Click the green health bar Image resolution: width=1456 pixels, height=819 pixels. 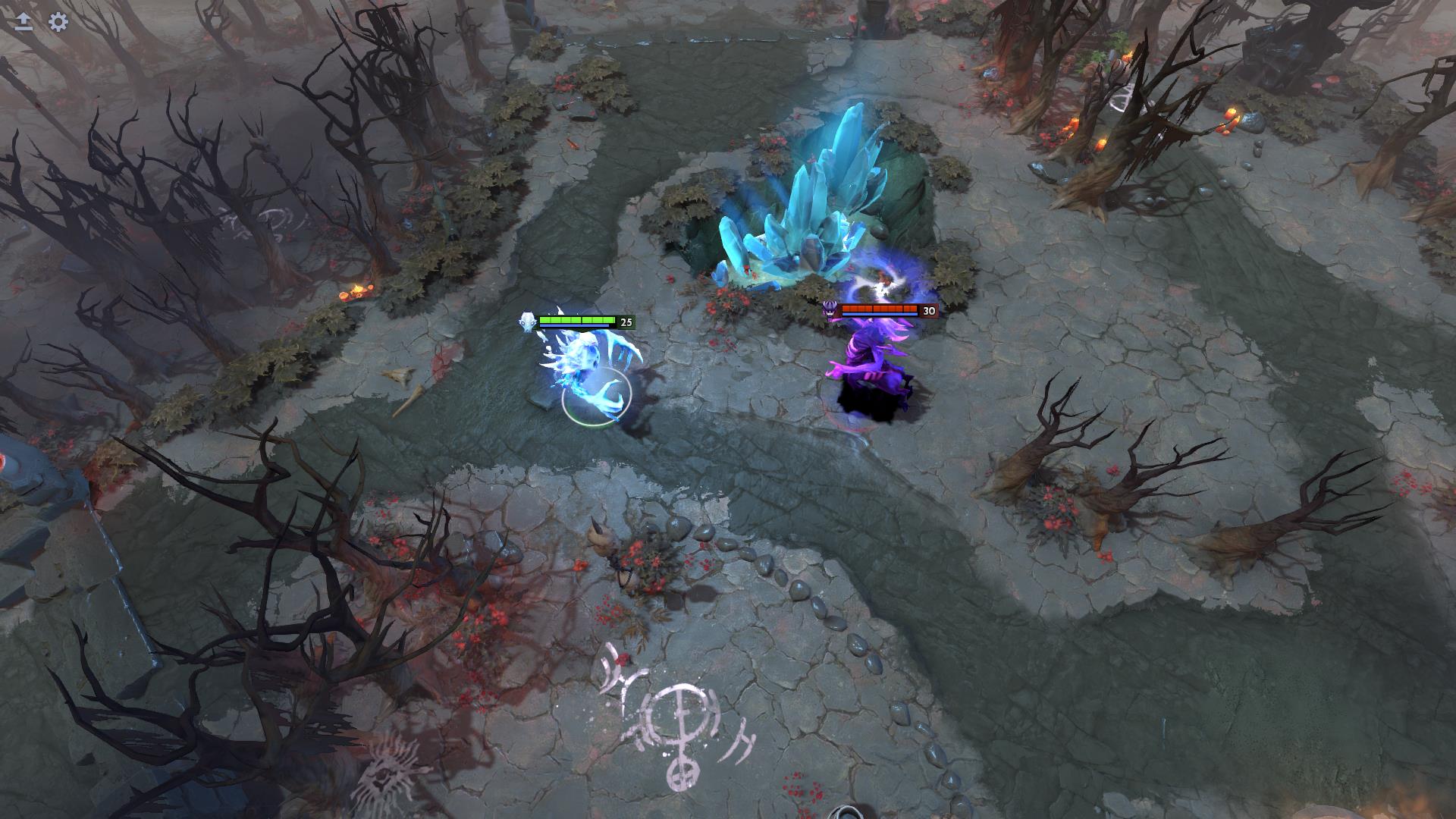click(x=576, y=319)
